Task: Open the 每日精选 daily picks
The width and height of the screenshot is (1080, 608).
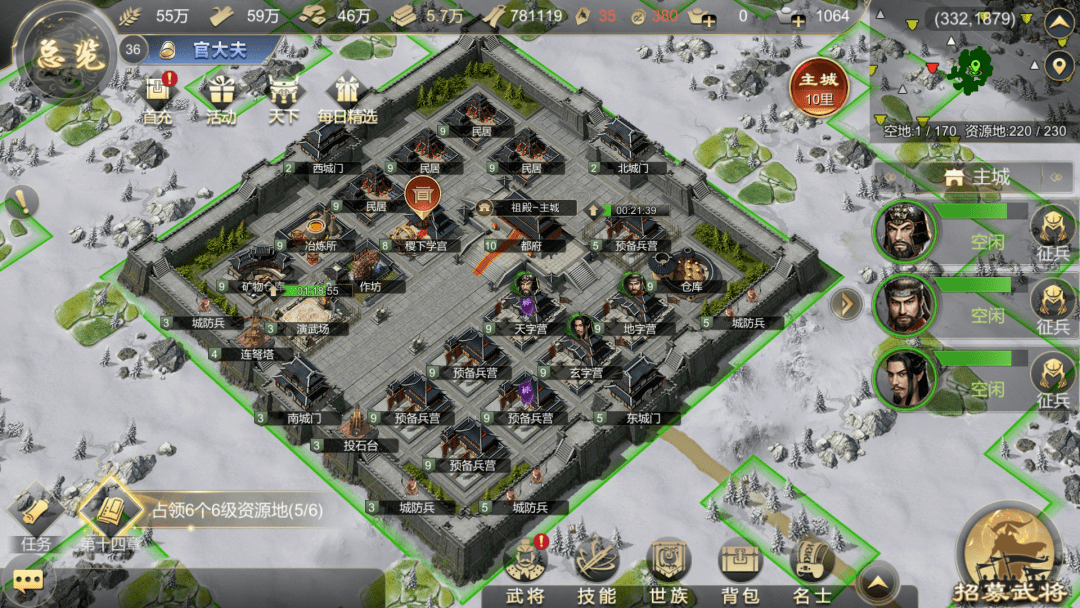Action: [x=347, y=98]
